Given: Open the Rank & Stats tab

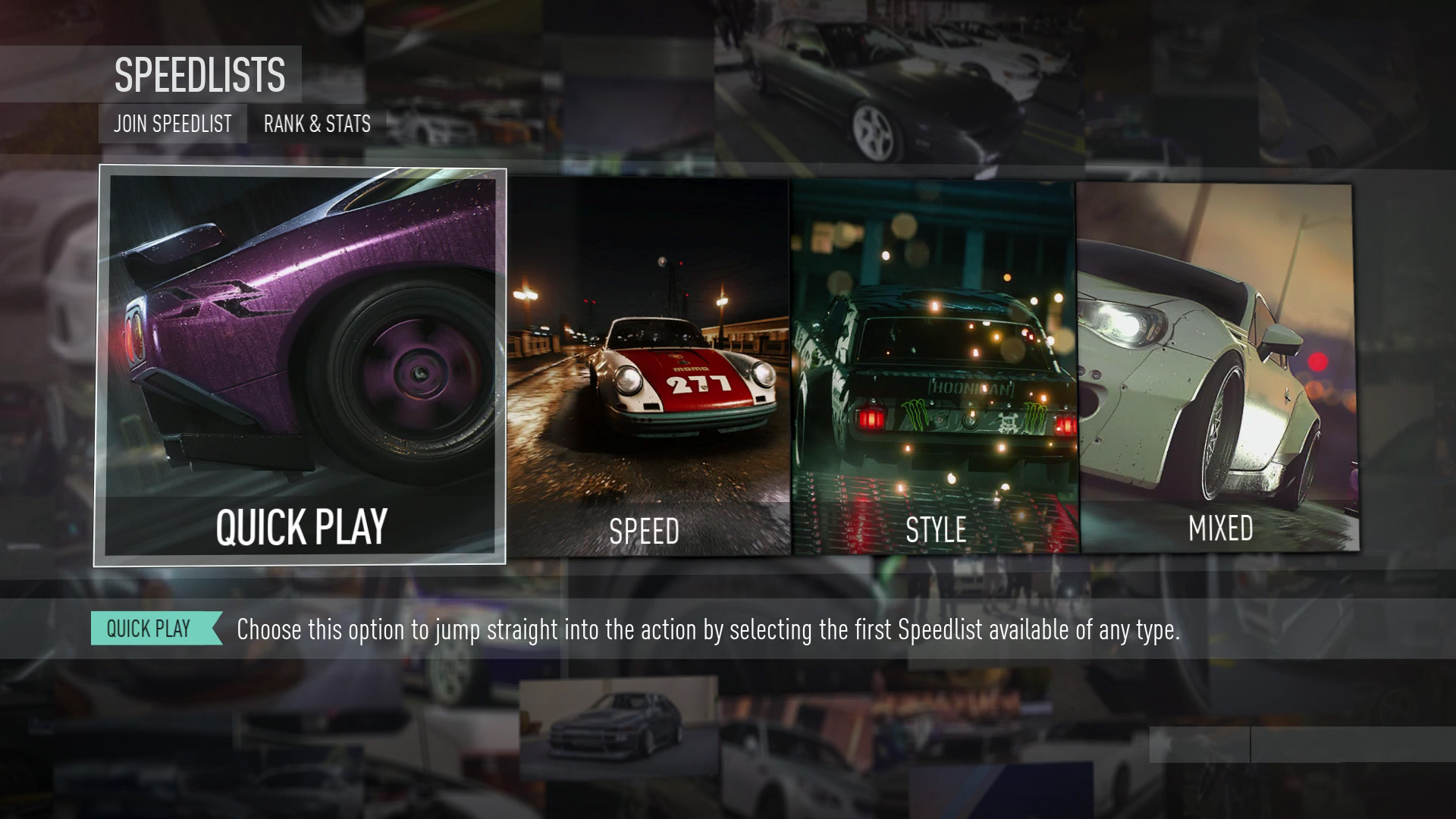Looking at the screenshot, I should [317, 124].
